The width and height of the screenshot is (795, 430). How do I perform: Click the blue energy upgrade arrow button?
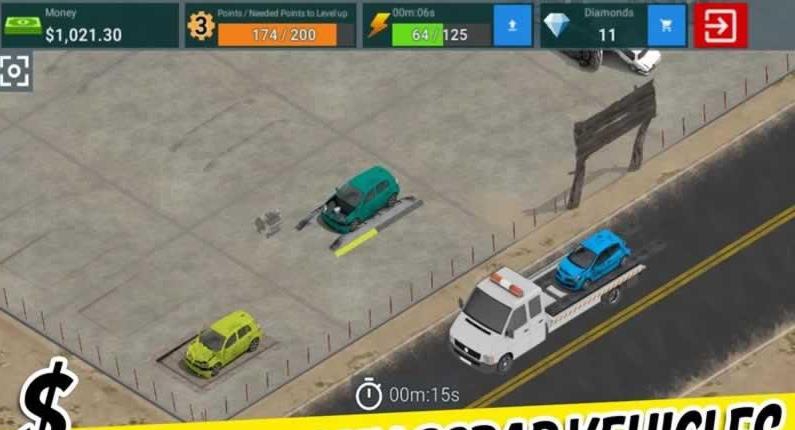(x=513, y=26)
